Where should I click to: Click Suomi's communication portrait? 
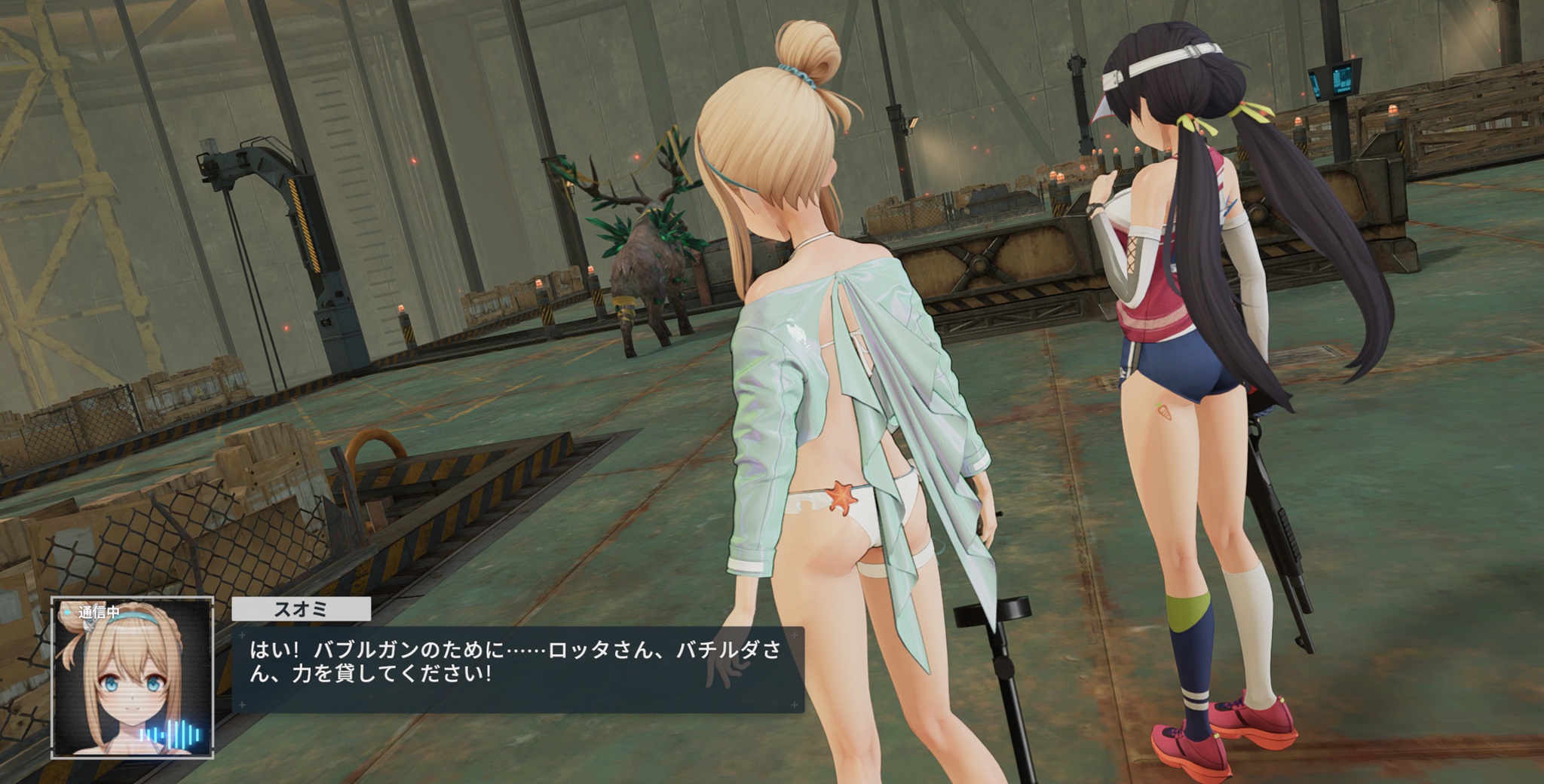(x=132, y=677)
